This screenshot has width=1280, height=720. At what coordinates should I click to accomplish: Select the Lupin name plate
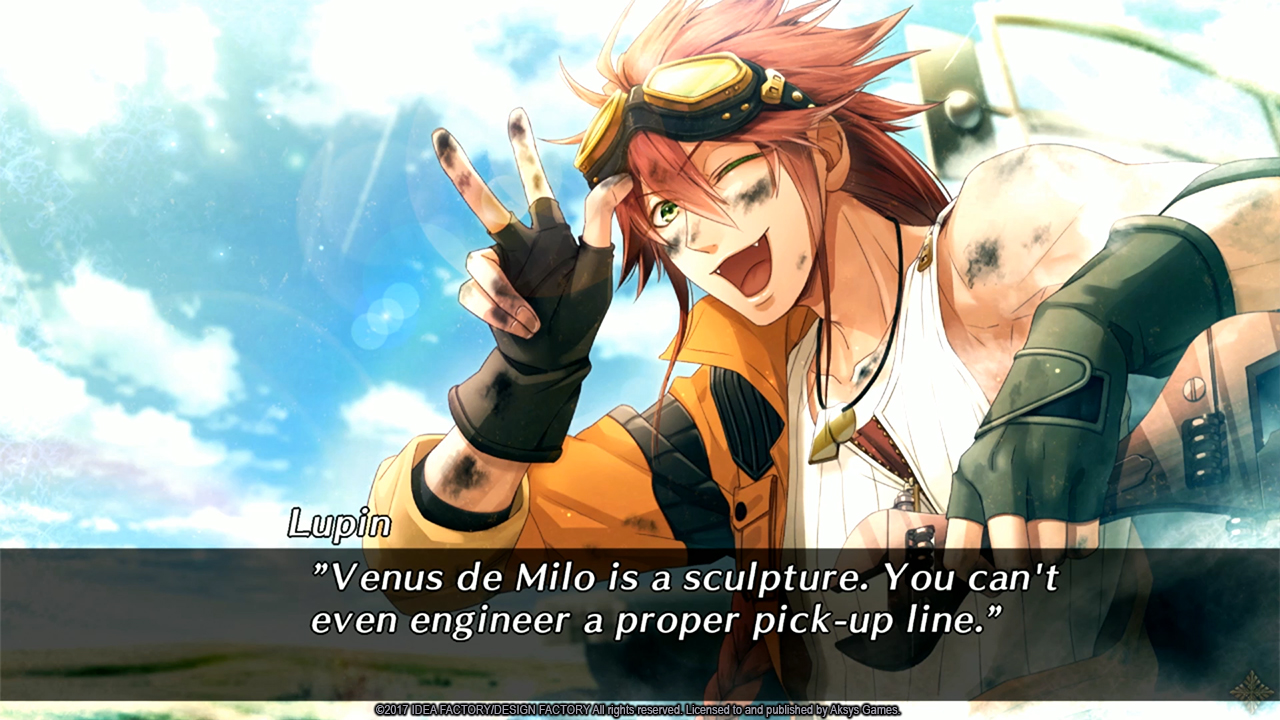click(x=340, y=524)
